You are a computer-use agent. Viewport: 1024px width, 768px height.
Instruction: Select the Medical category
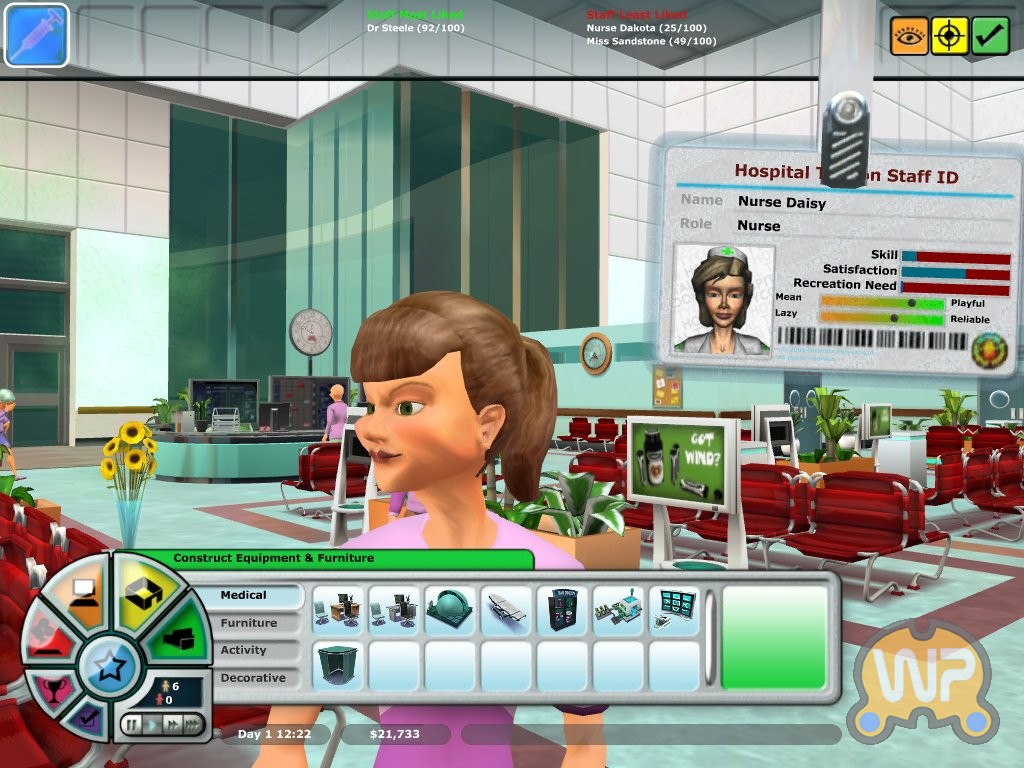244,595
